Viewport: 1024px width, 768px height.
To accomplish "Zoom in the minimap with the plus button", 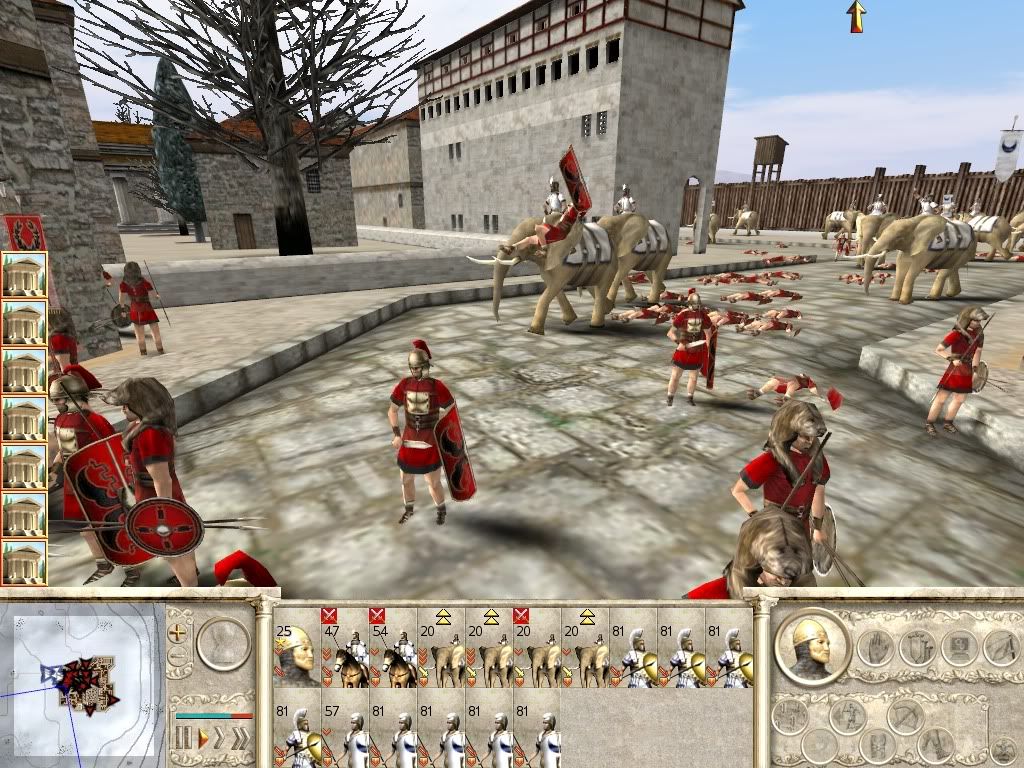I will [178, 632].
